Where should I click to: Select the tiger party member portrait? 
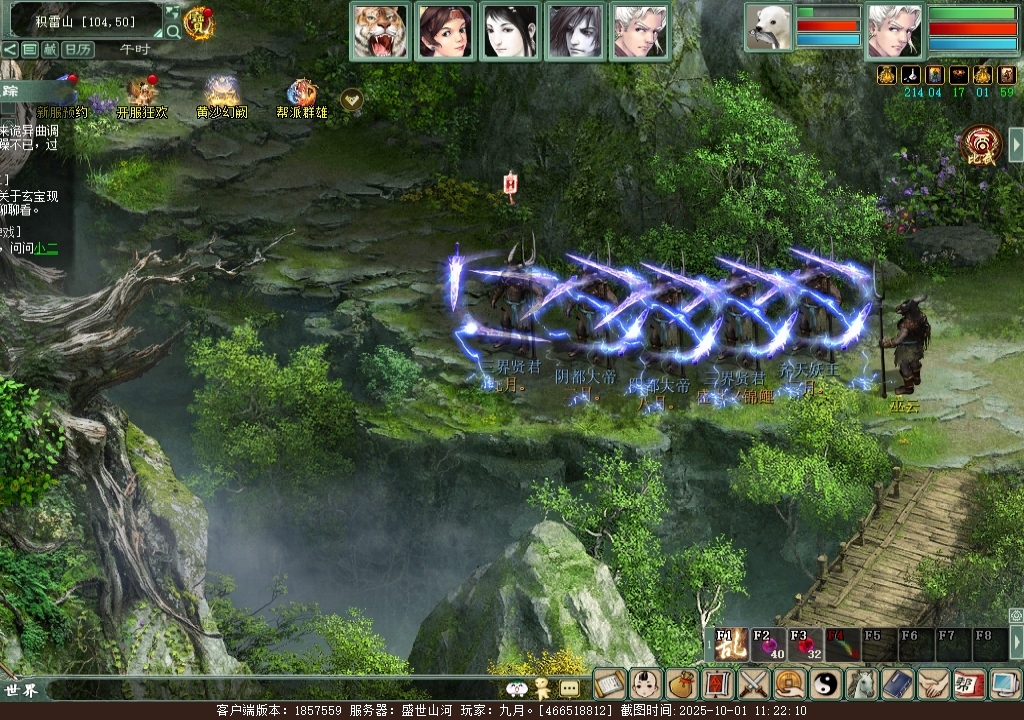coord(380,31)
